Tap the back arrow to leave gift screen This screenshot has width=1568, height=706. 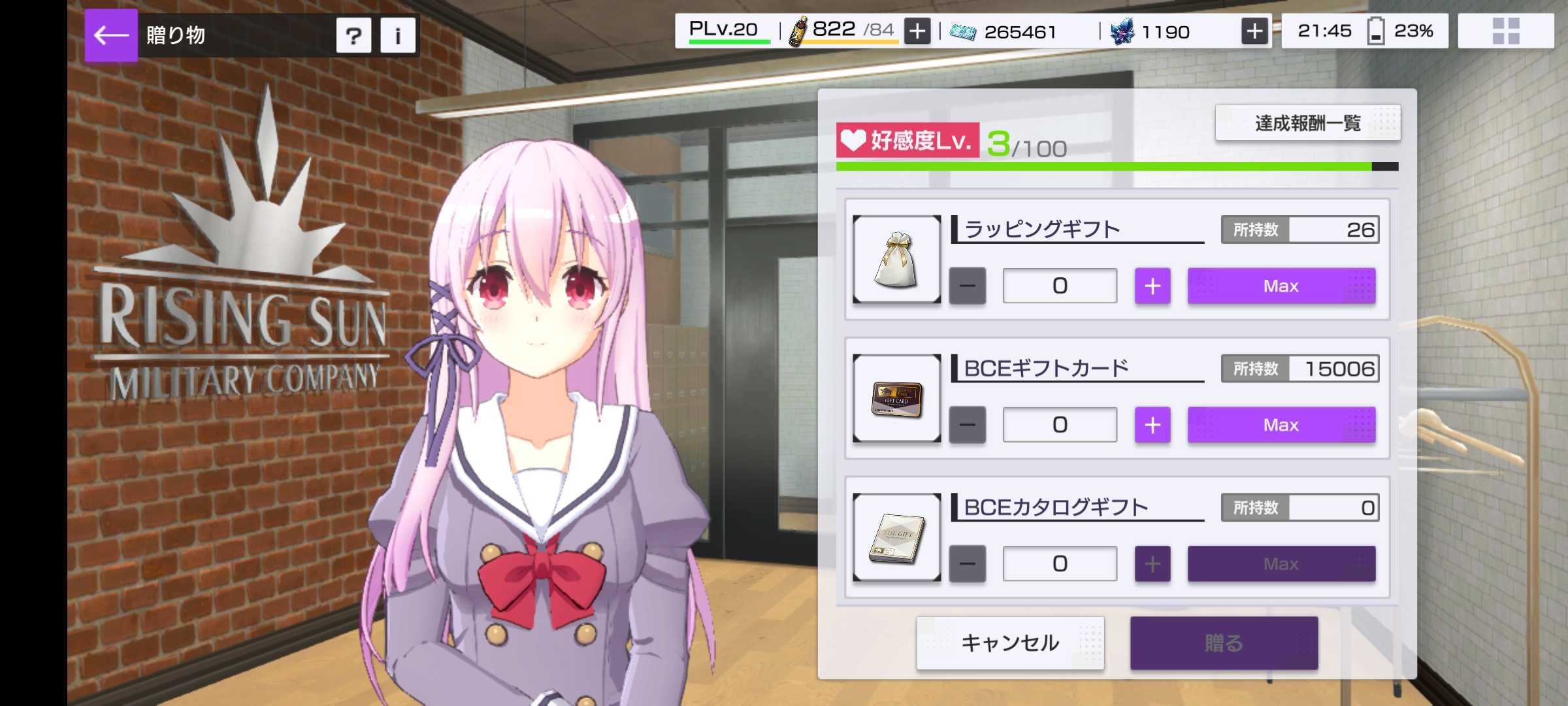pos(111,35)
